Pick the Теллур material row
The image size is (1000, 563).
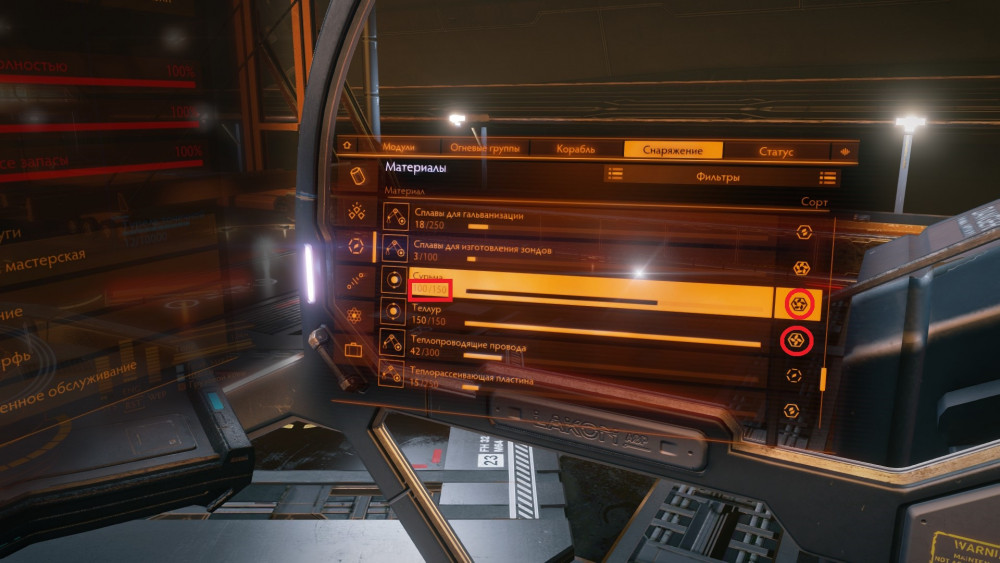tap(580, 321)
